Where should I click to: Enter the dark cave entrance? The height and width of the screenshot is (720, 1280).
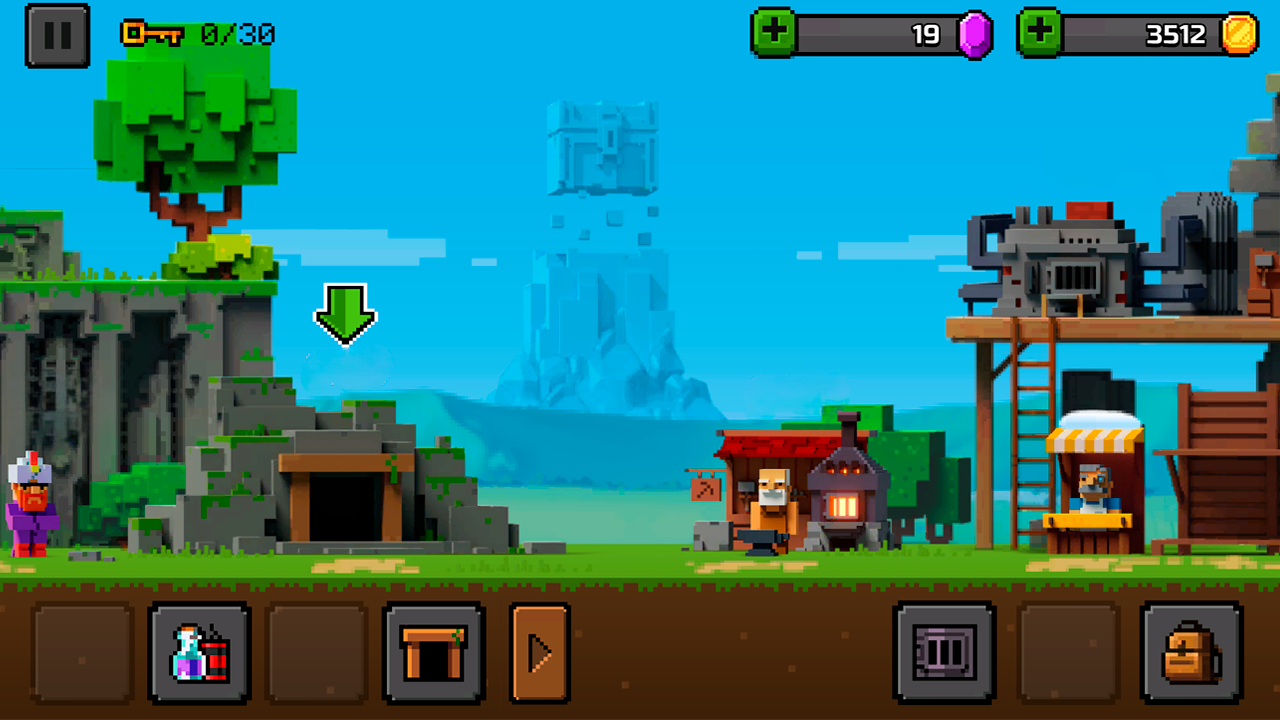point(345,505)
